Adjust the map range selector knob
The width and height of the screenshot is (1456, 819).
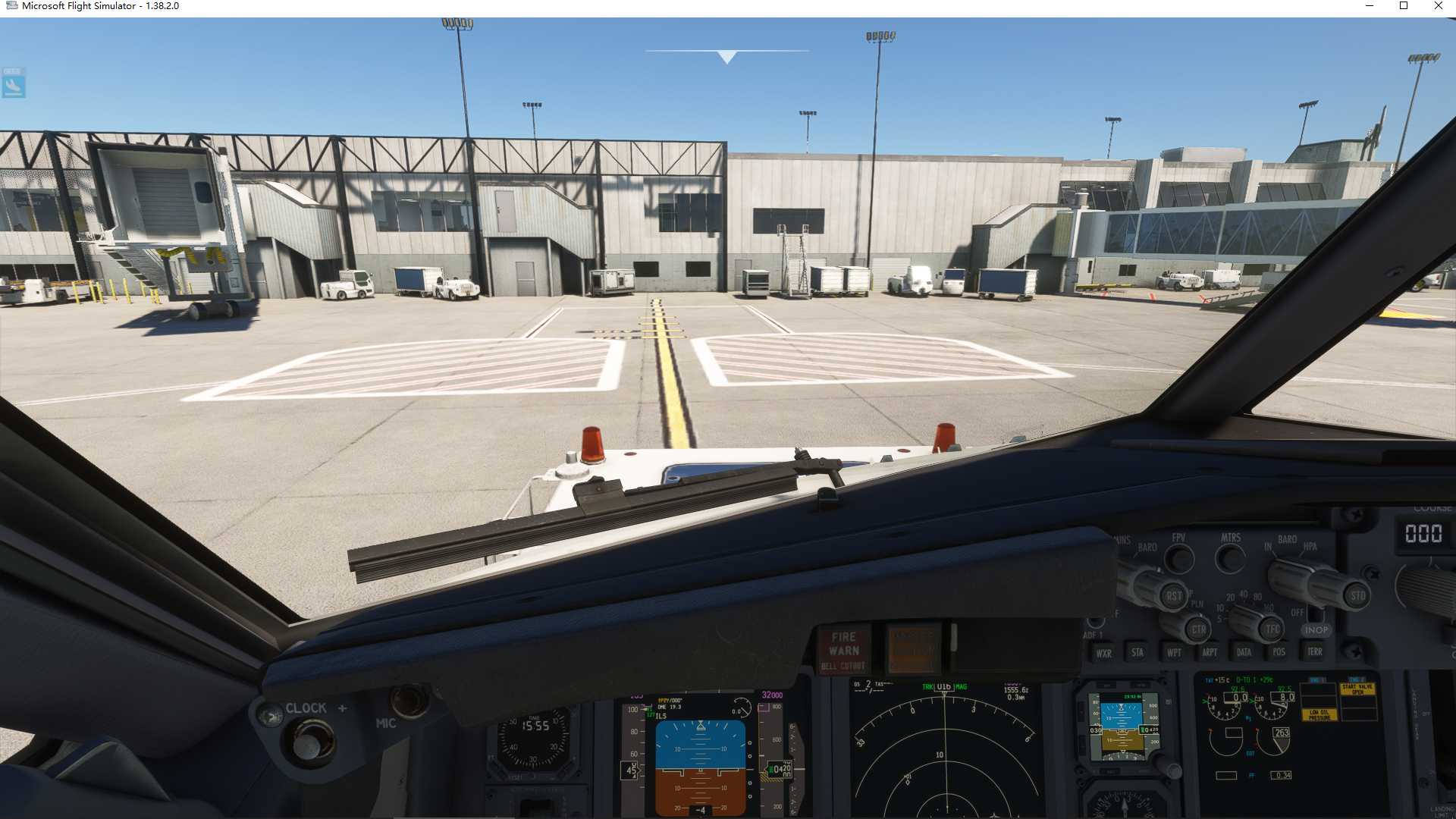point(1244,623)
